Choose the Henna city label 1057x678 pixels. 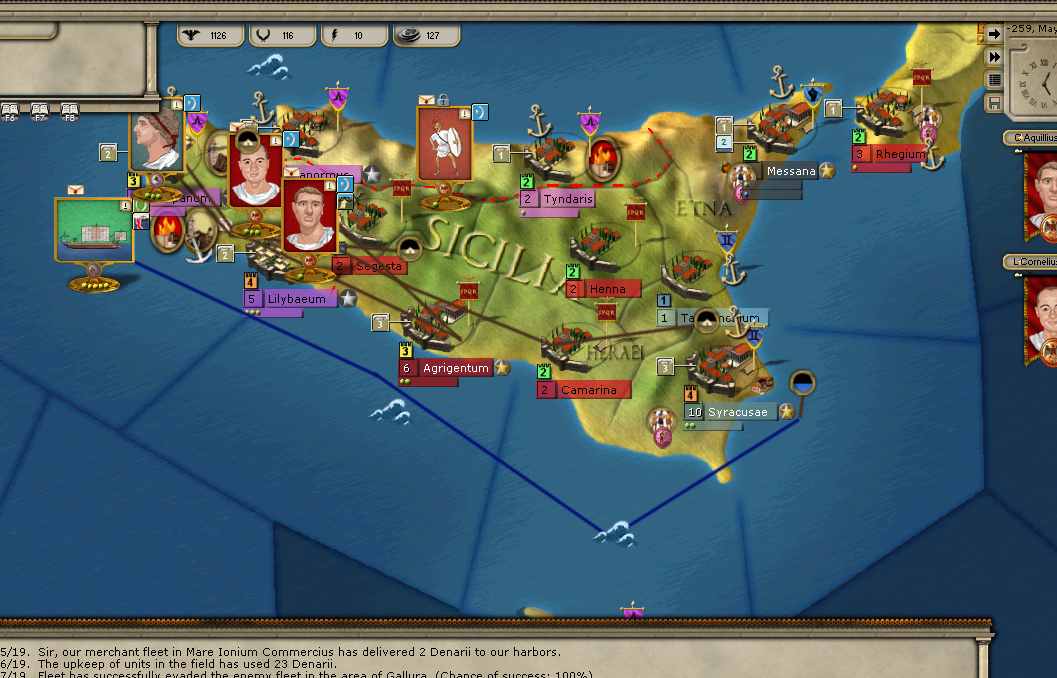607,289
